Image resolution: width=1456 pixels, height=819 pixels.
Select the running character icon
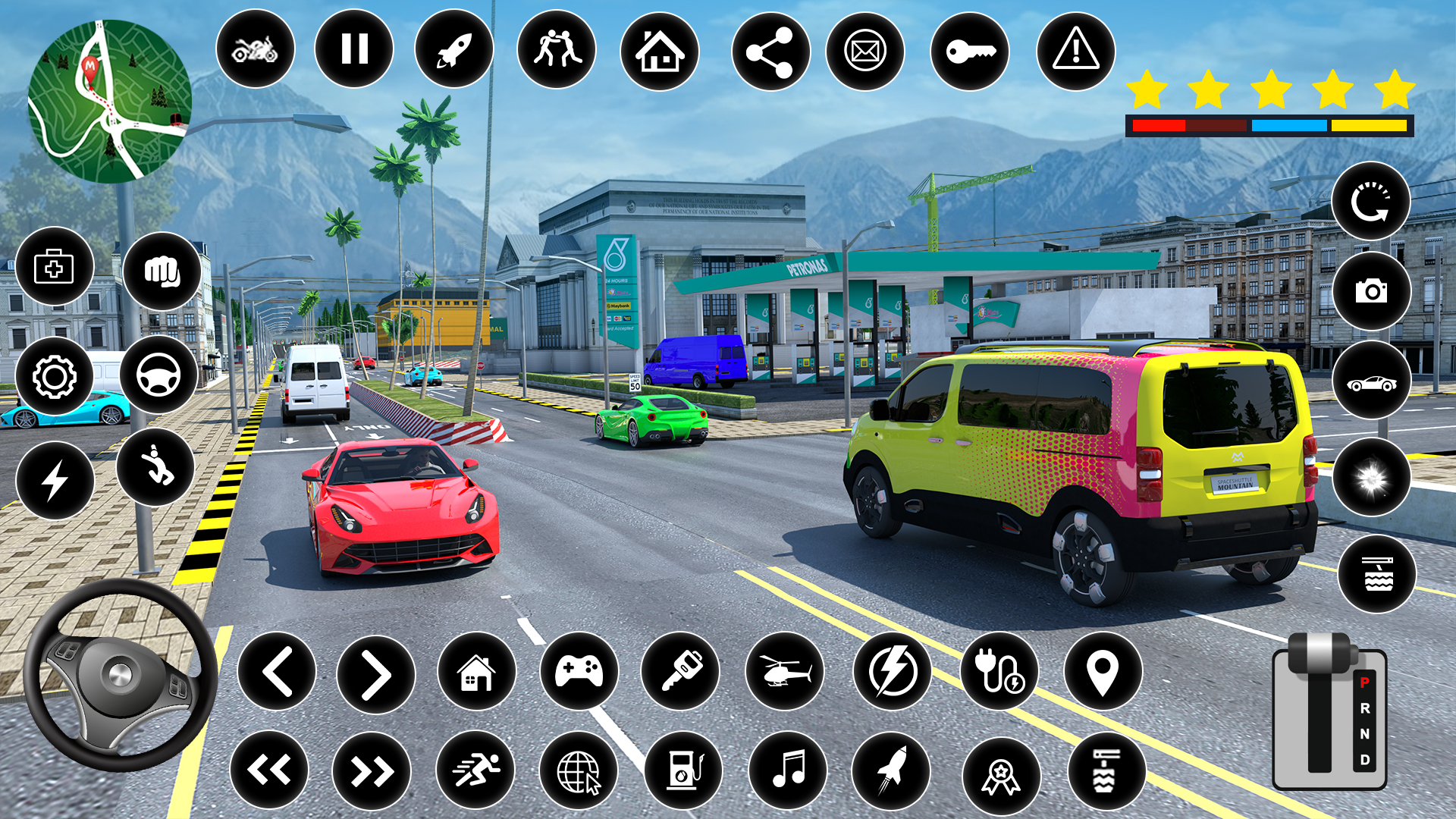(x=475, y=770)
